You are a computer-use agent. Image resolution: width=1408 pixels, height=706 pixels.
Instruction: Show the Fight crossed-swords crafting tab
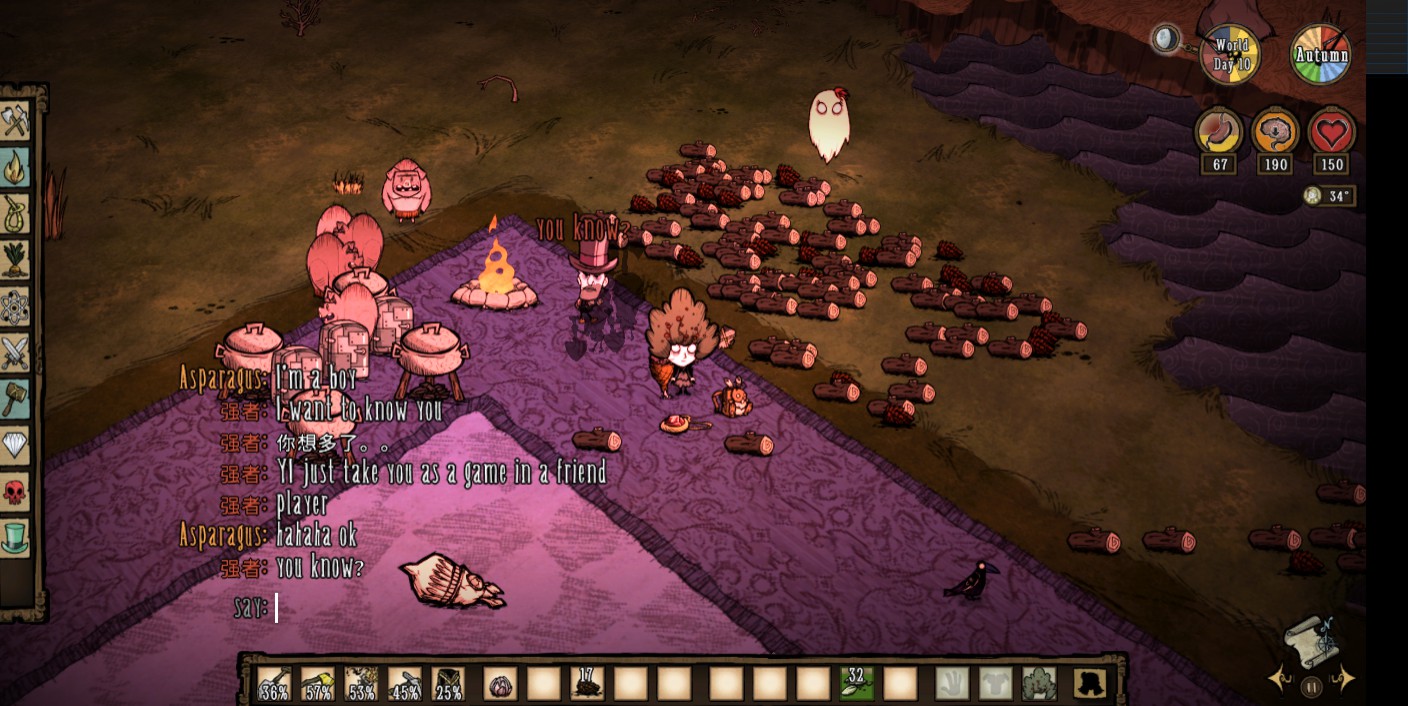(16, 352)
